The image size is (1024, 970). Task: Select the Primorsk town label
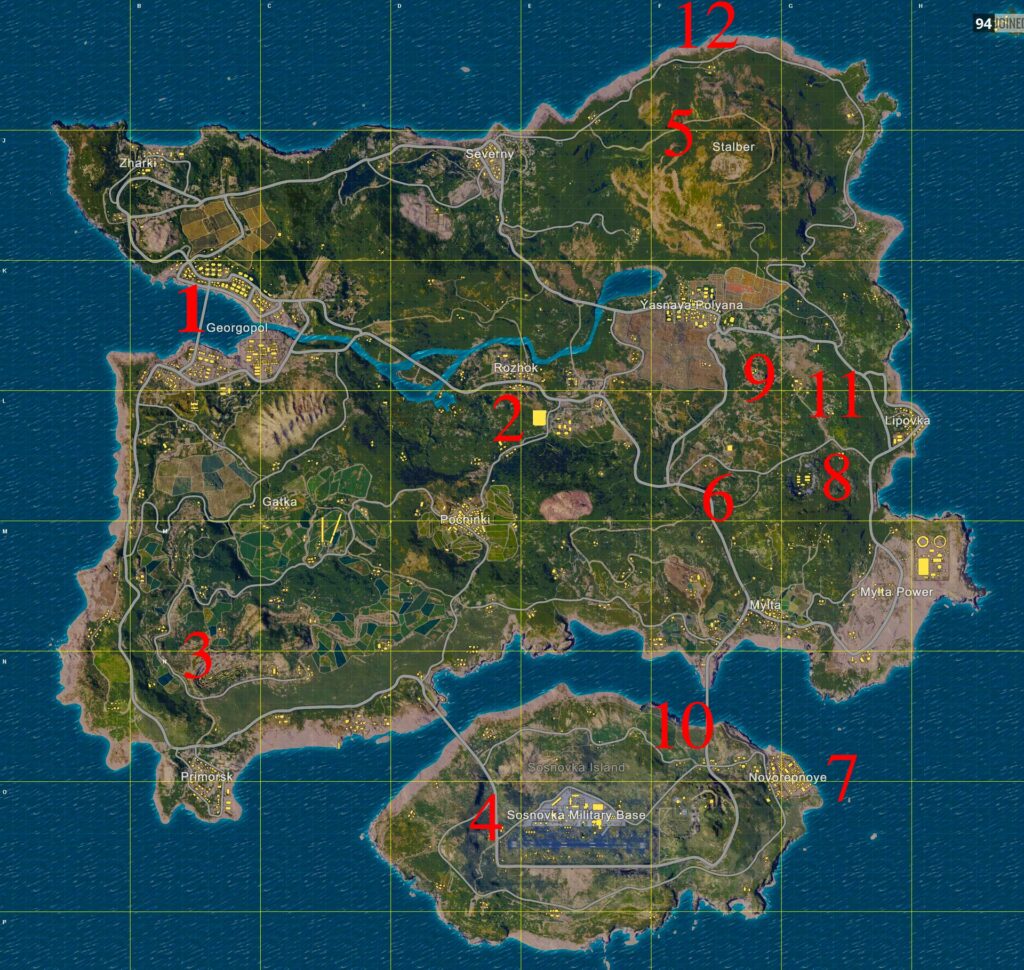(207, 777)
